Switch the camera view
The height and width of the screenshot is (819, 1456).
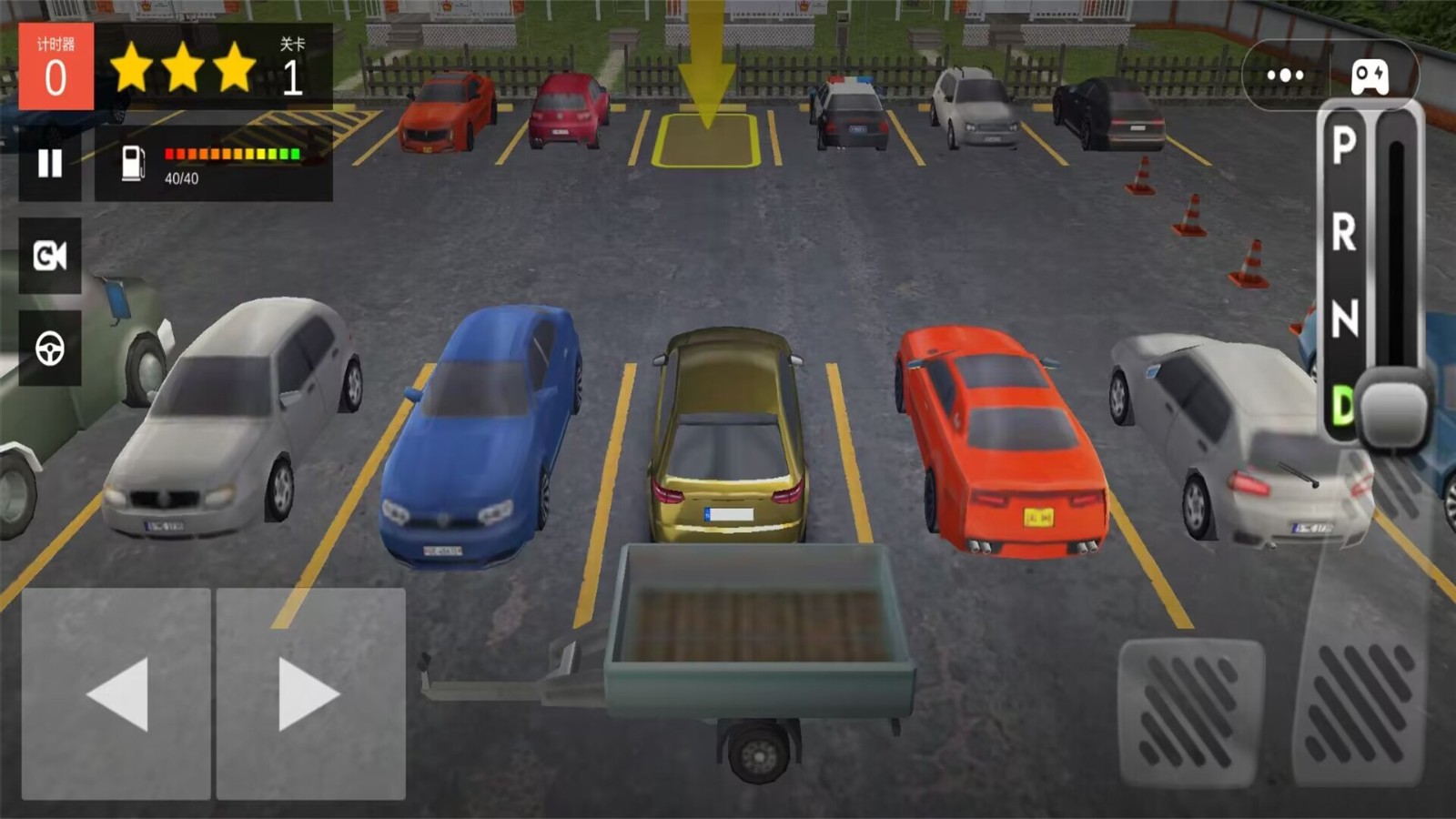(50, 256)
